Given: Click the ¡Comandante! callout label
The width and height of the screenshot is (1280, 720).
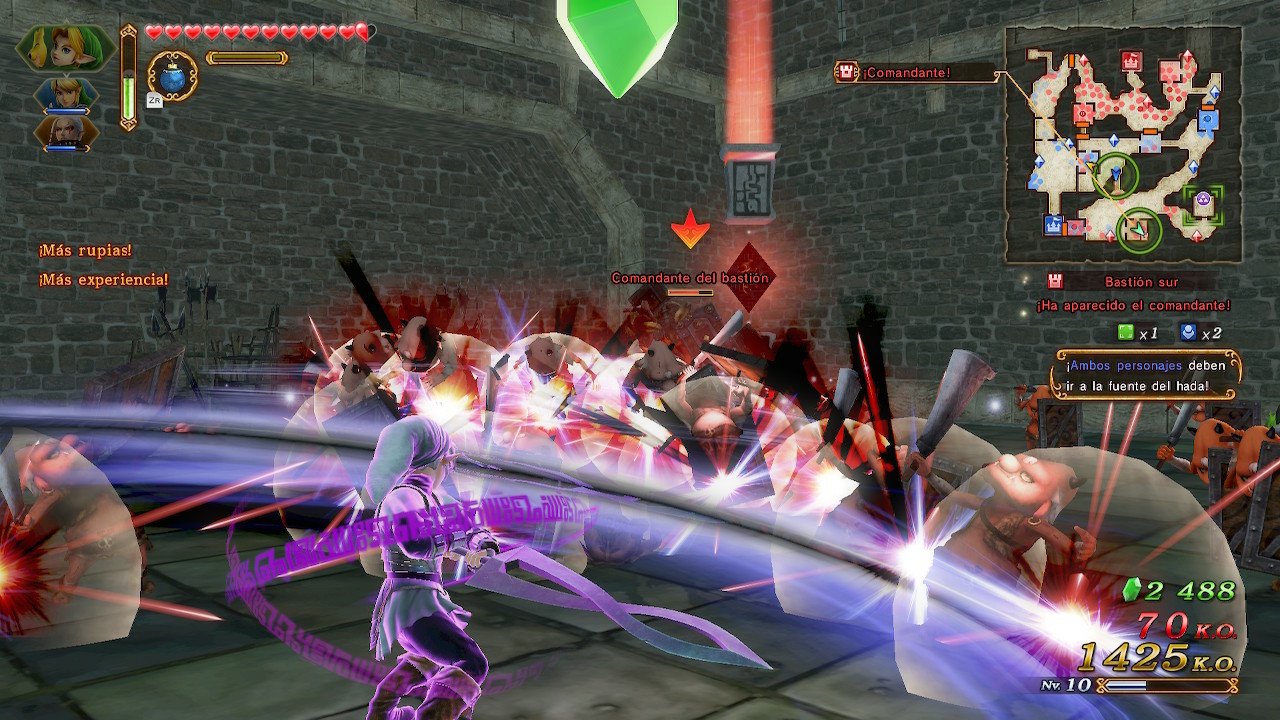Looking at the screenshot, I should pyautogui.click(x=907, y=72).
